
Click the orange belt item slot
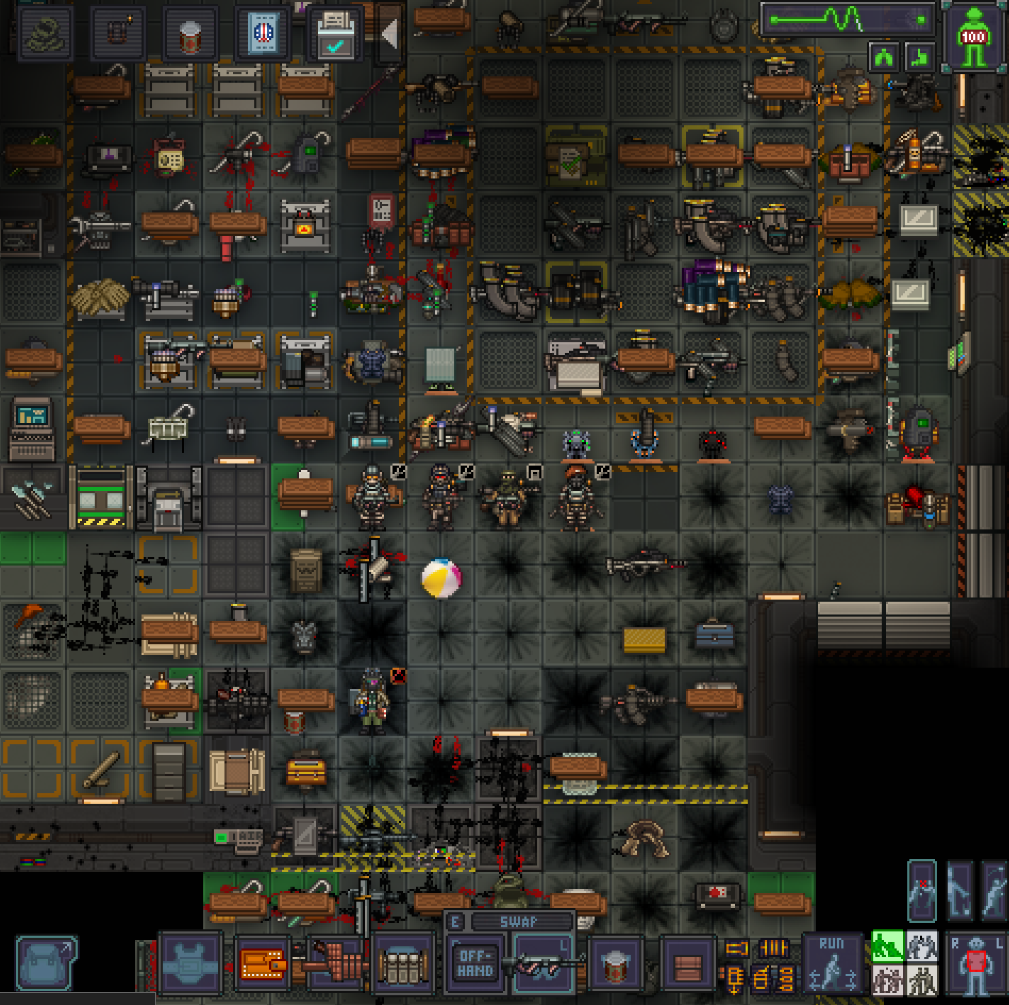tap(263, 964)
